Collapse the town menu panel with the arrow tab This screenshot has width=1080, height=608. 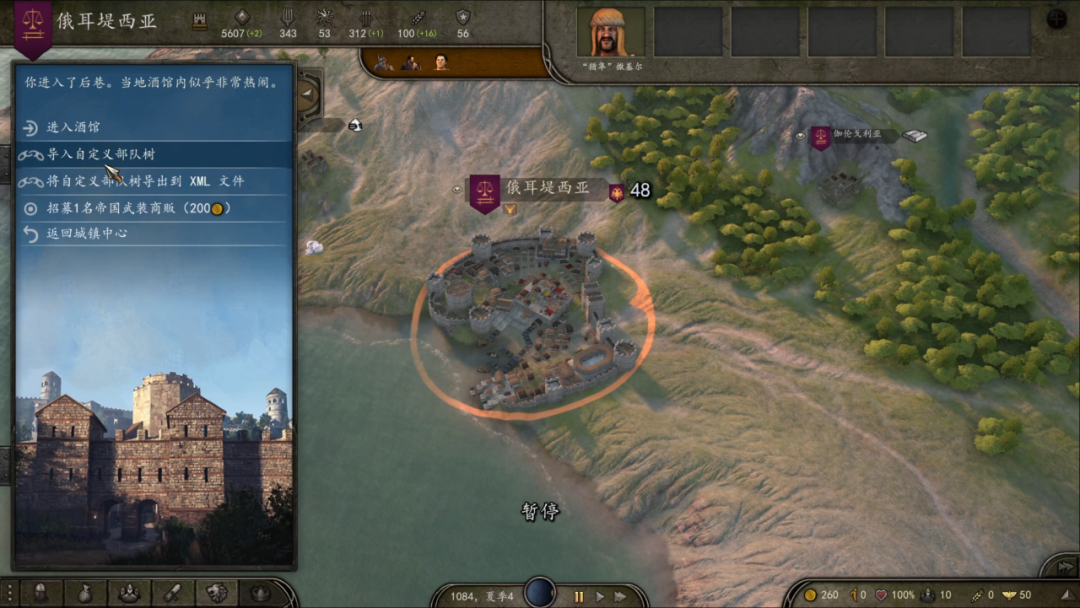tap(308, 94)
